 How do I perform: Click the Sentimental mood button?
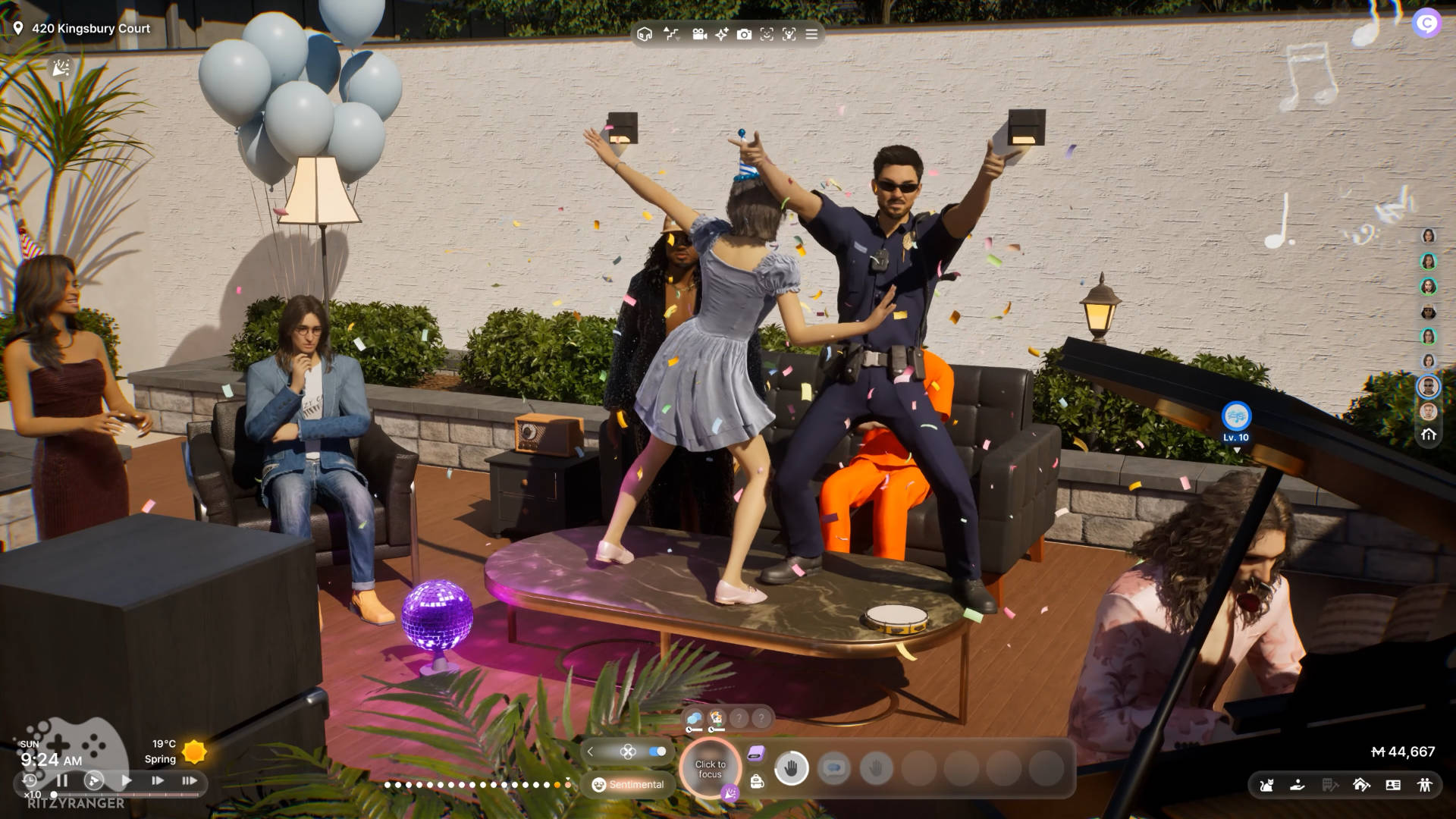(628, 785)
